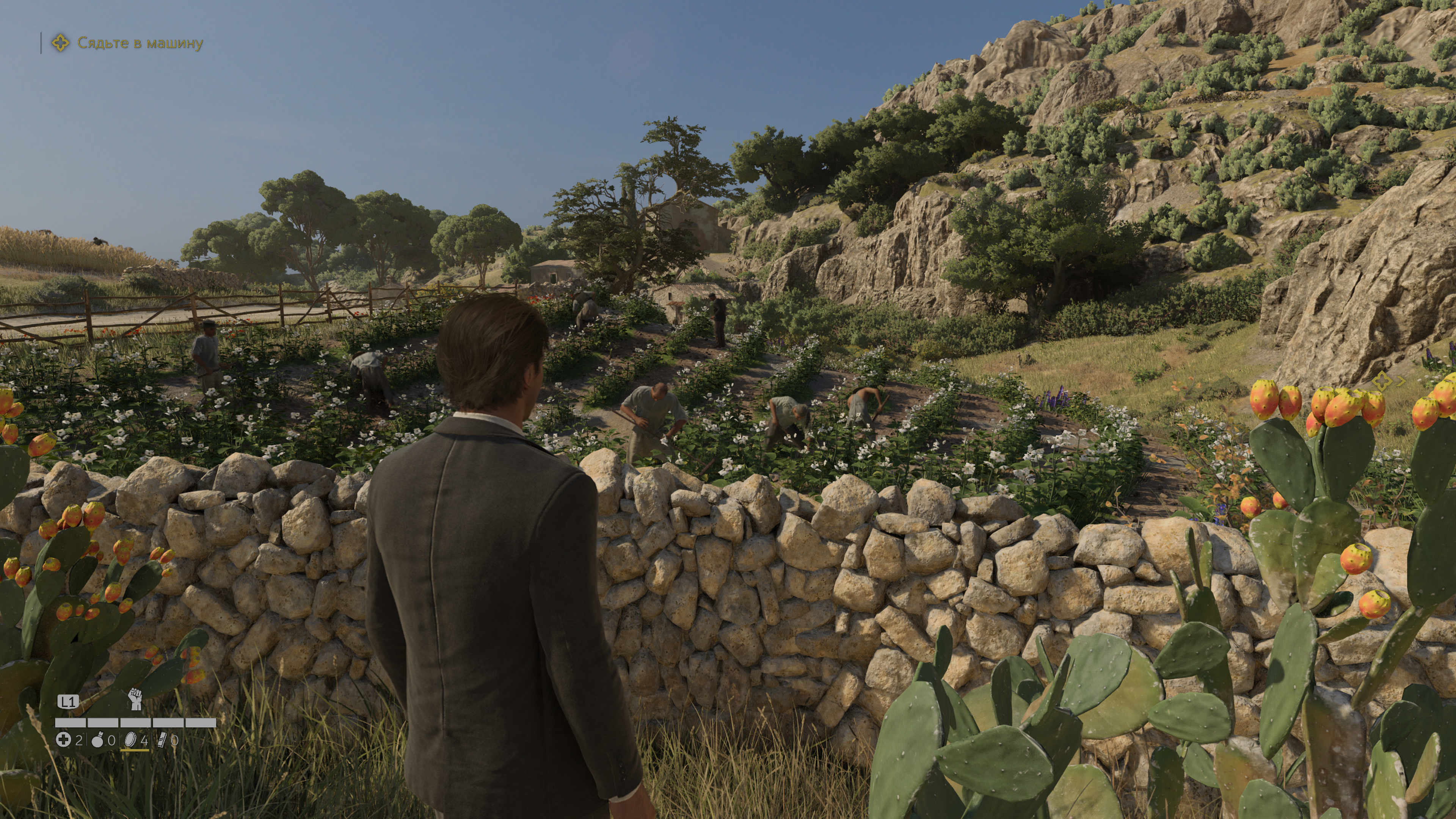
Task: Select the highlighted coin item icon
Action: 131,739
